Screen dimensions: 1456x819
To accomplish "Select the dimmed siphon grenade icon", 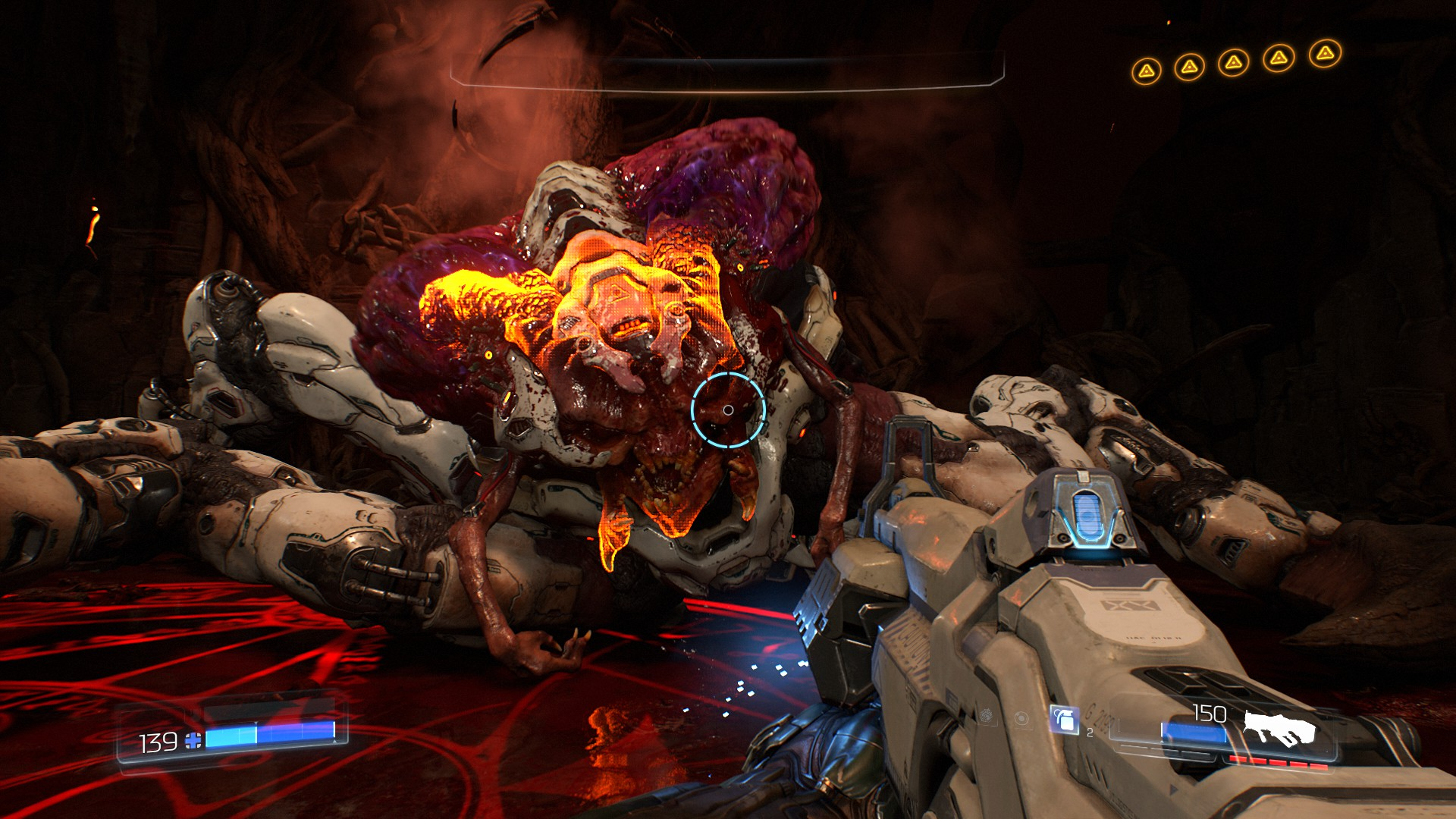I will (987, 715).
